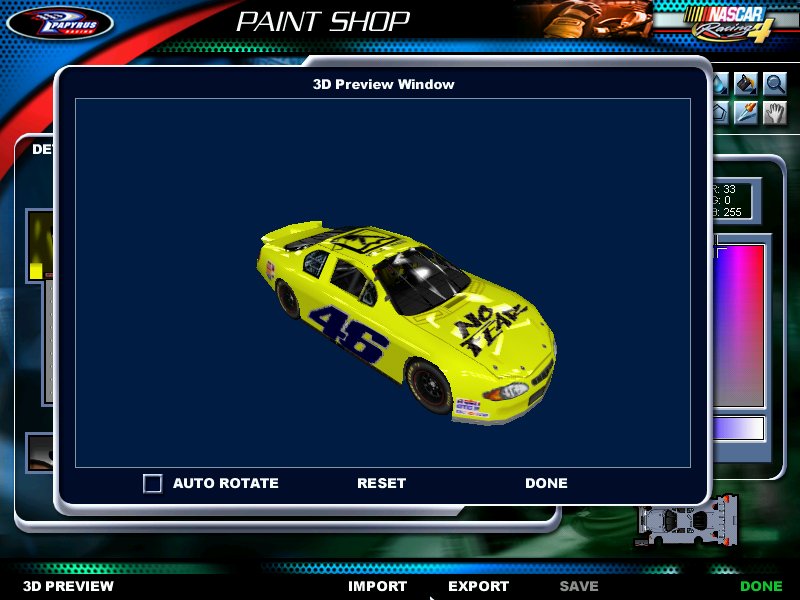This screenshot has width=800, height=600.
Task: Import a paint scheme
Action: pos(377,586)
